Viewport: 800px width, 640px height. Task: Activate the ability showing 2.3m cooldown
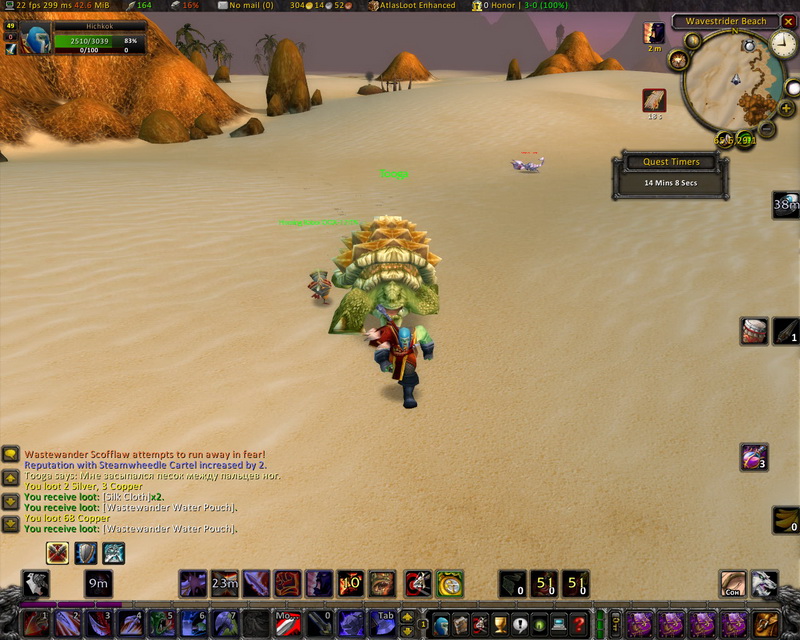(225, 583)
